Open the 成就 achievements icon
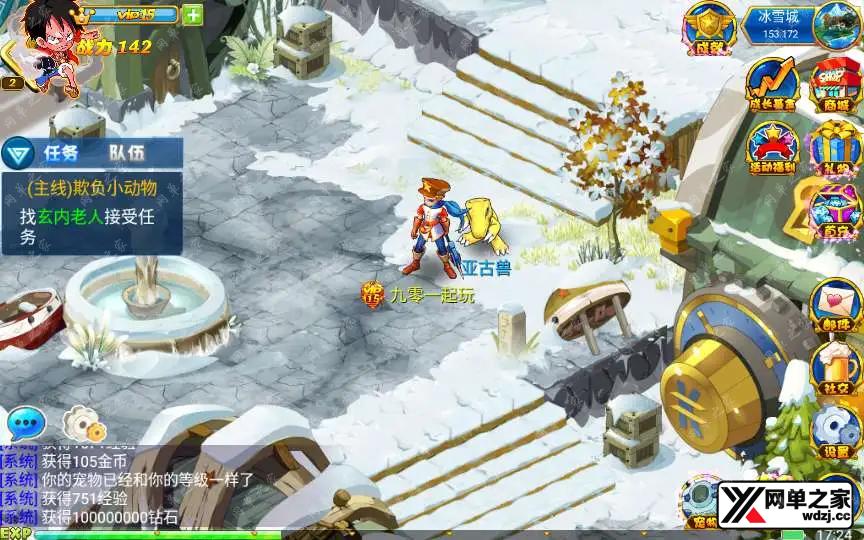The height and width of the screenshot is (540, 864). point(709,29)
